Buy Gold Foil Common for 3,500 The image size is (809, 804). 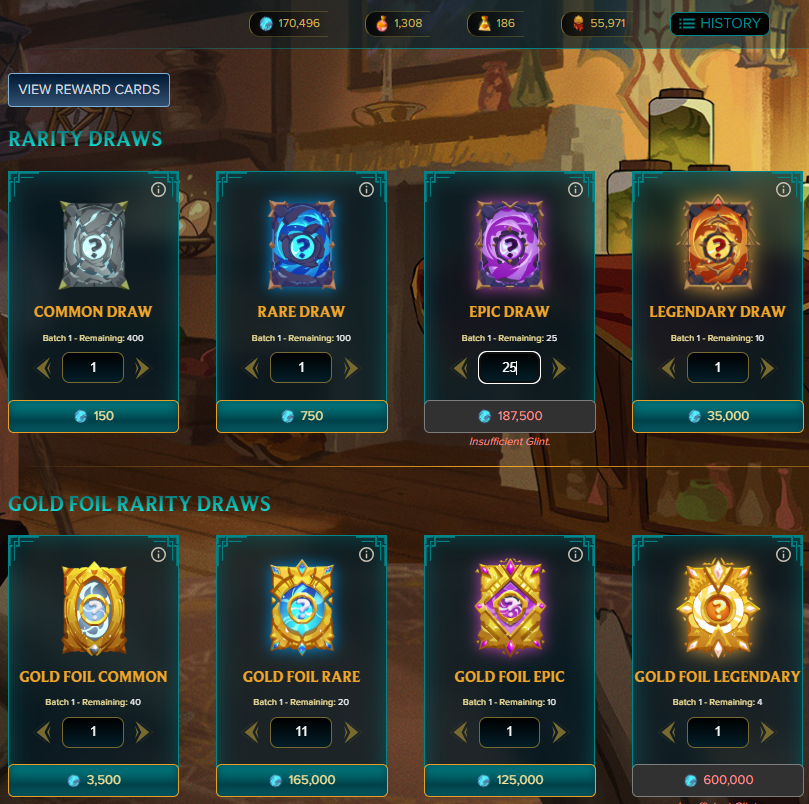93,780
